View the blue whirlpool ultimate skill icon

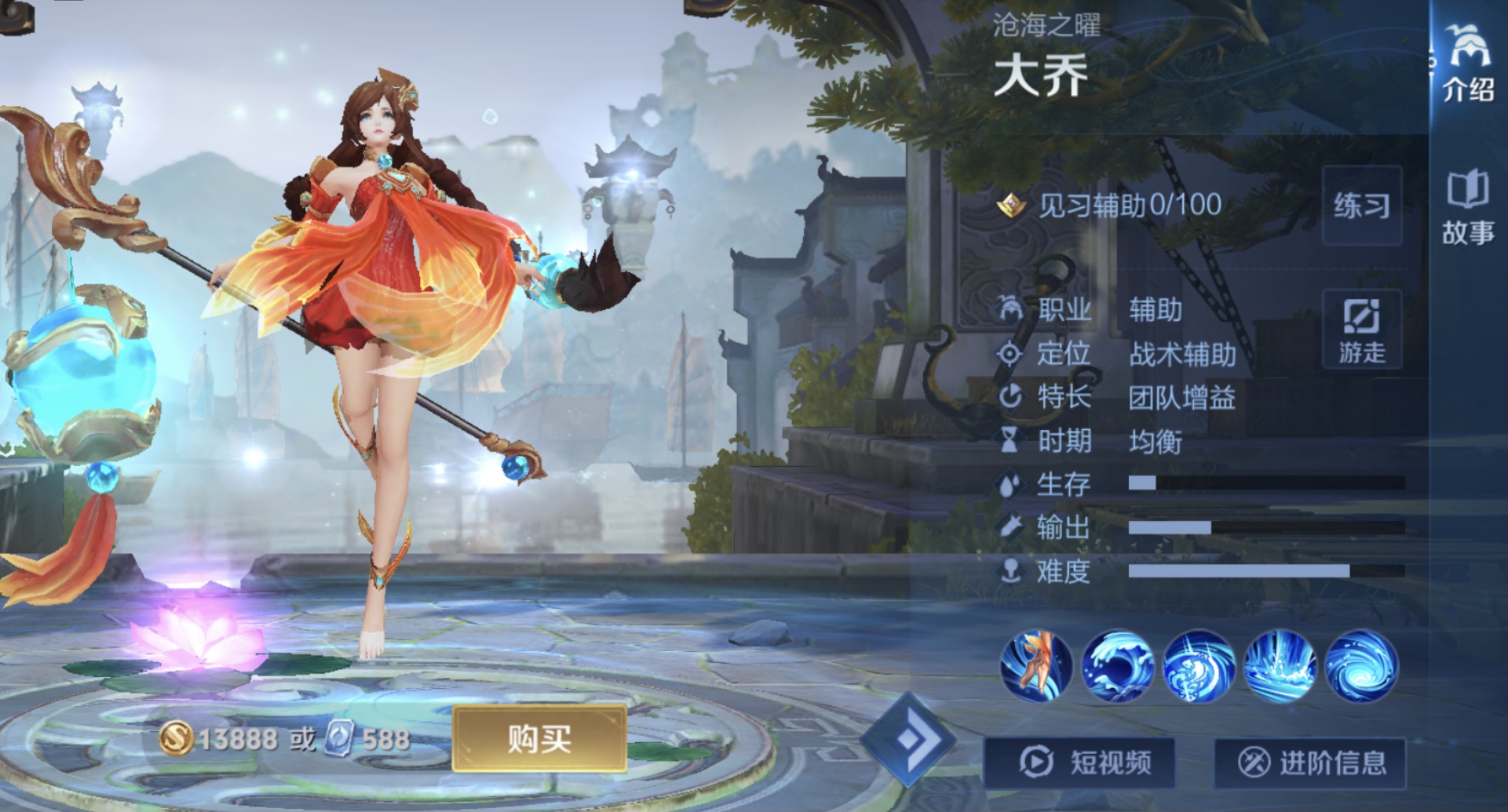tap(1361, 665)
